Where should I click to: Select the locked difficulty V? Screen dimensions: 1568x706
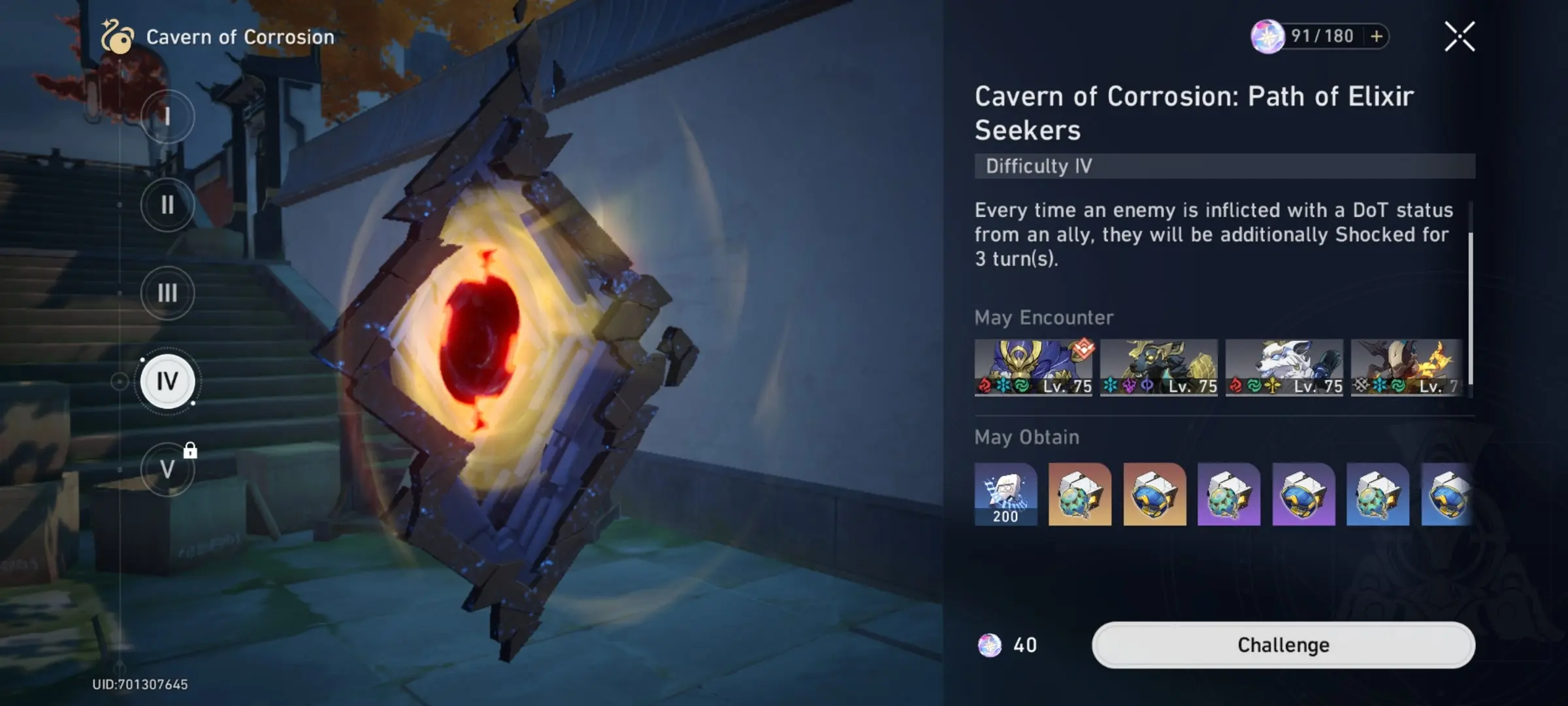pos(167,469)
